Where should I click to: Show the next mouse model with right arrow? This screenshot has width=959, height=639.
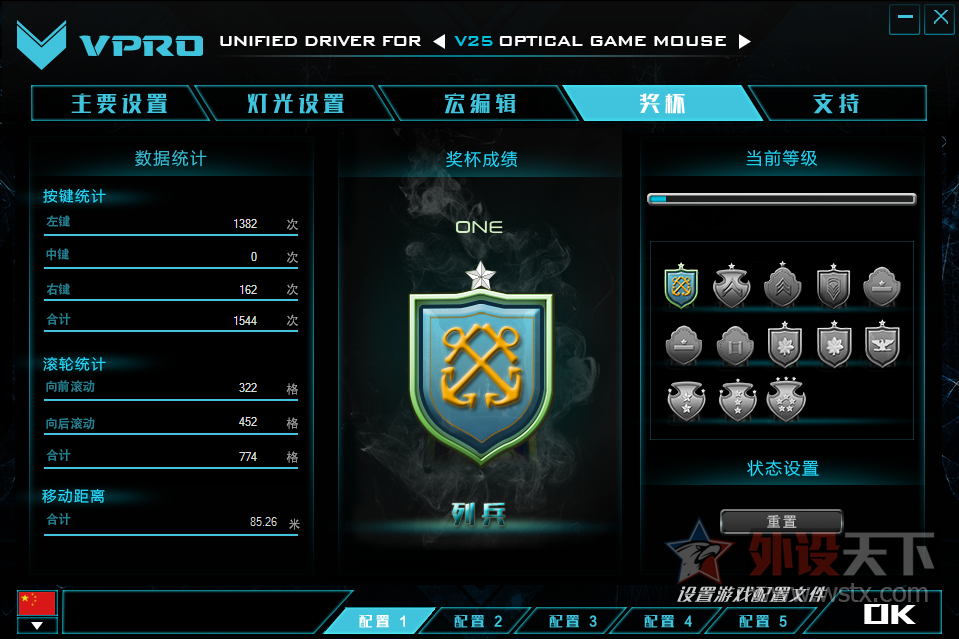coord(744,42)
